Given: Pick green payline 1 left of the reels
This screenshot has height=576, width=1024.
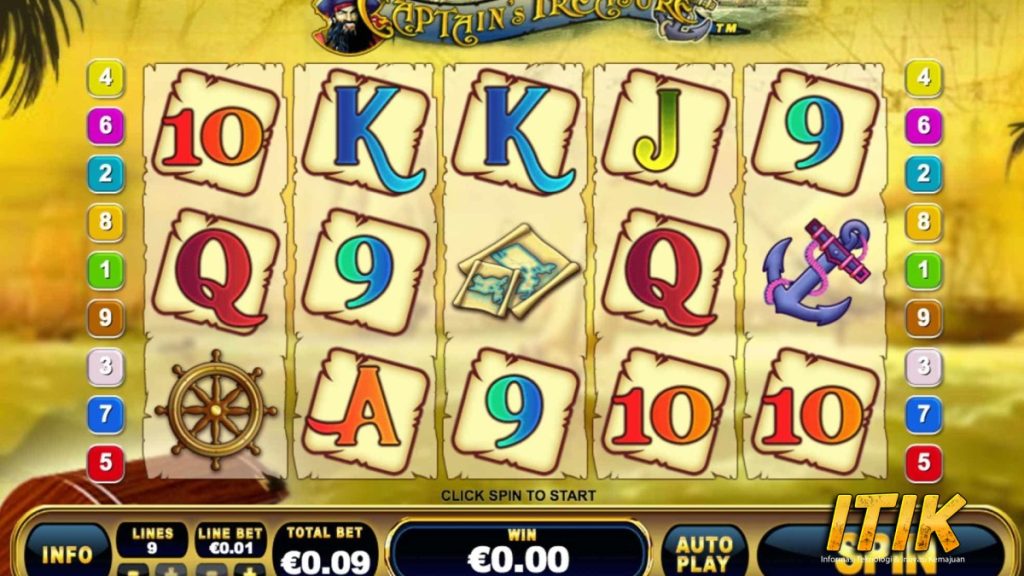Looking at the screenshot, I should click(105, 270).
